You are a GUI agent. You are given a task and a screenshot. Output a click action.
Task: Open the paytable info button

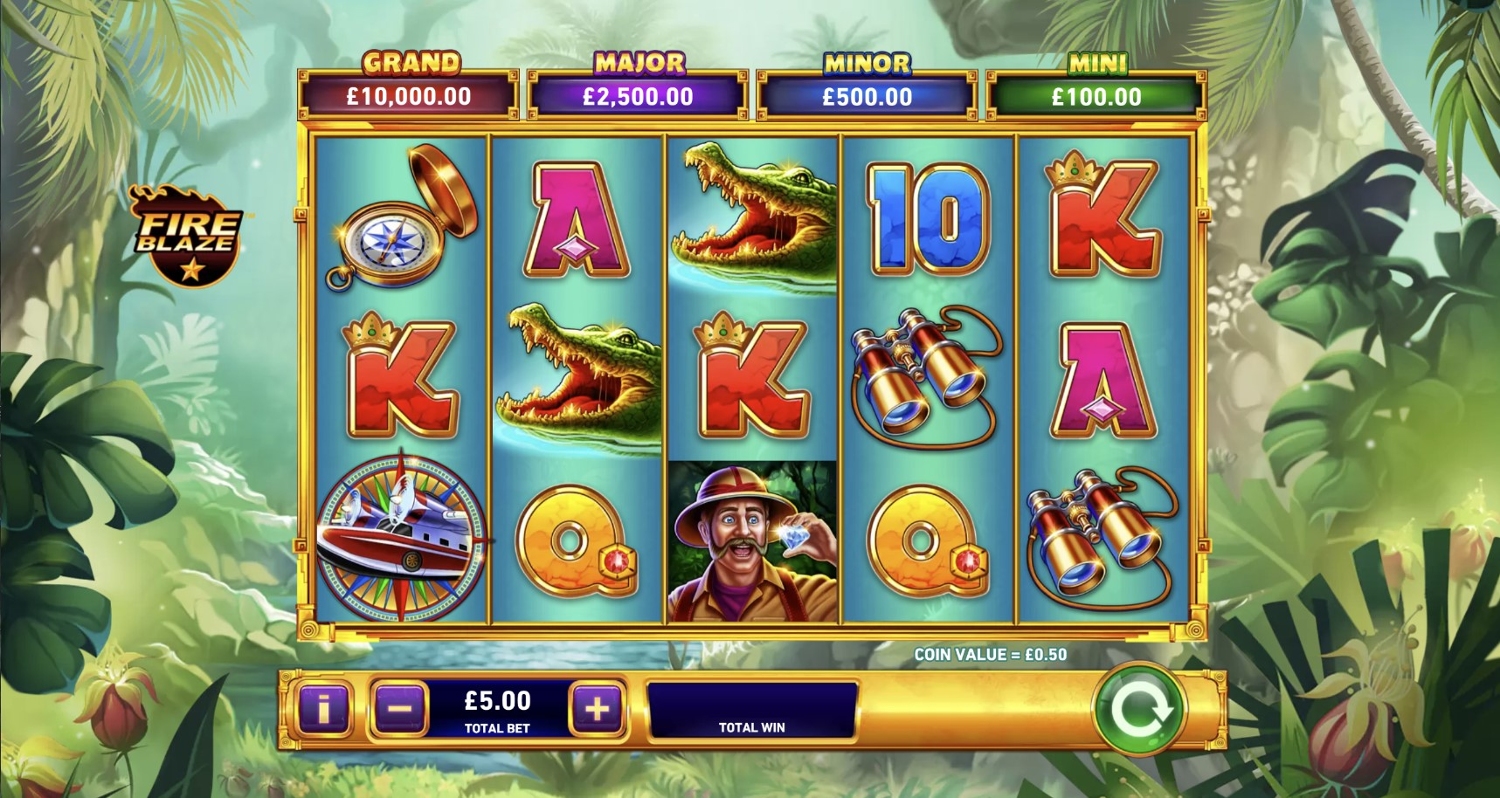click(322, 710)
